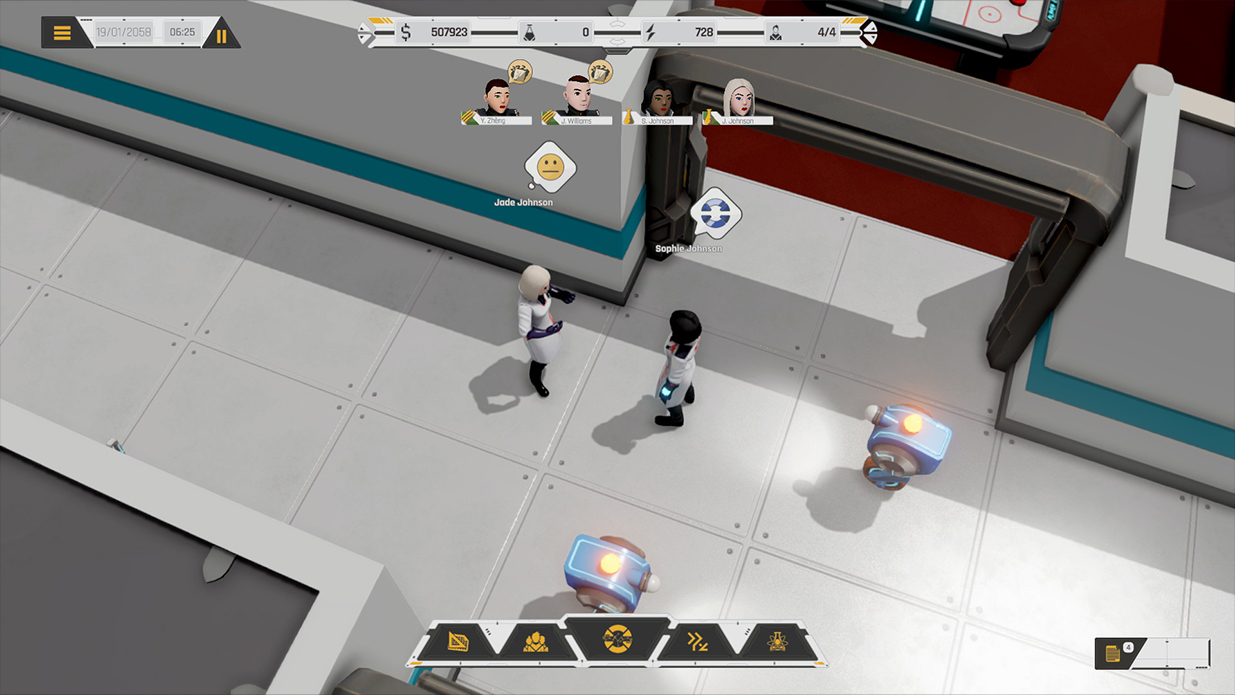Open the hamburger main menu
Viewport: 1235px width, 695px height.
[x=62, y=33]
